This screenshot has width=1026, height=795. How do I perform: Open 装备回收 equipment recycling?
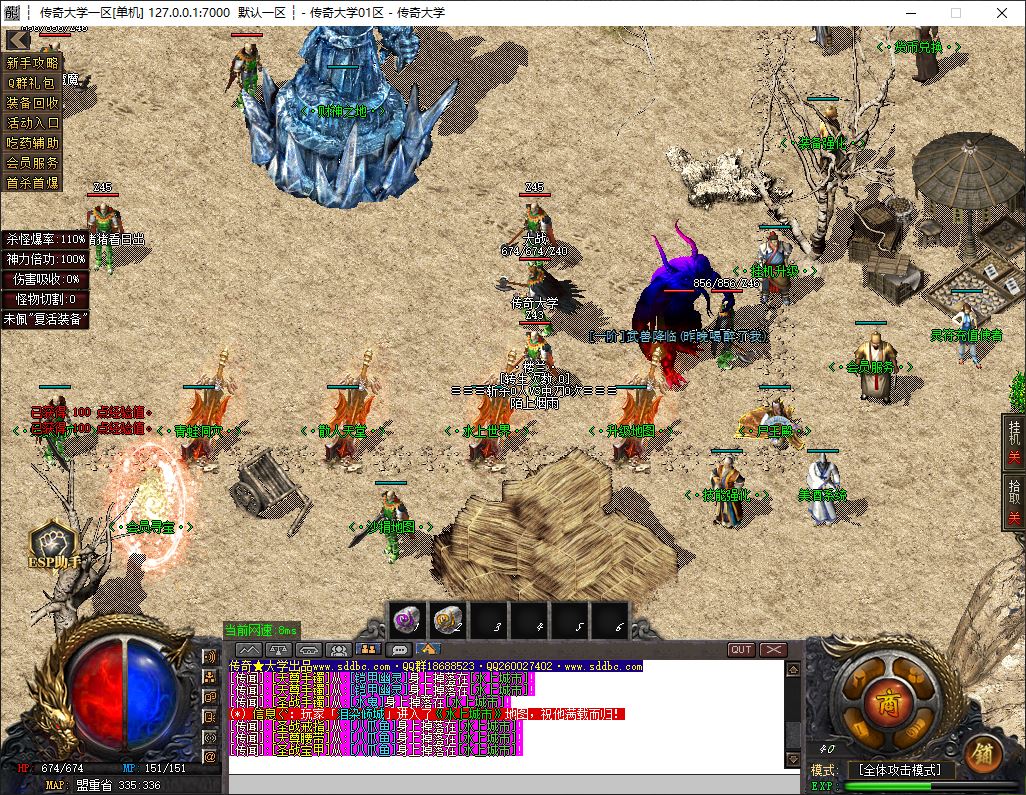tap(33, 103)
